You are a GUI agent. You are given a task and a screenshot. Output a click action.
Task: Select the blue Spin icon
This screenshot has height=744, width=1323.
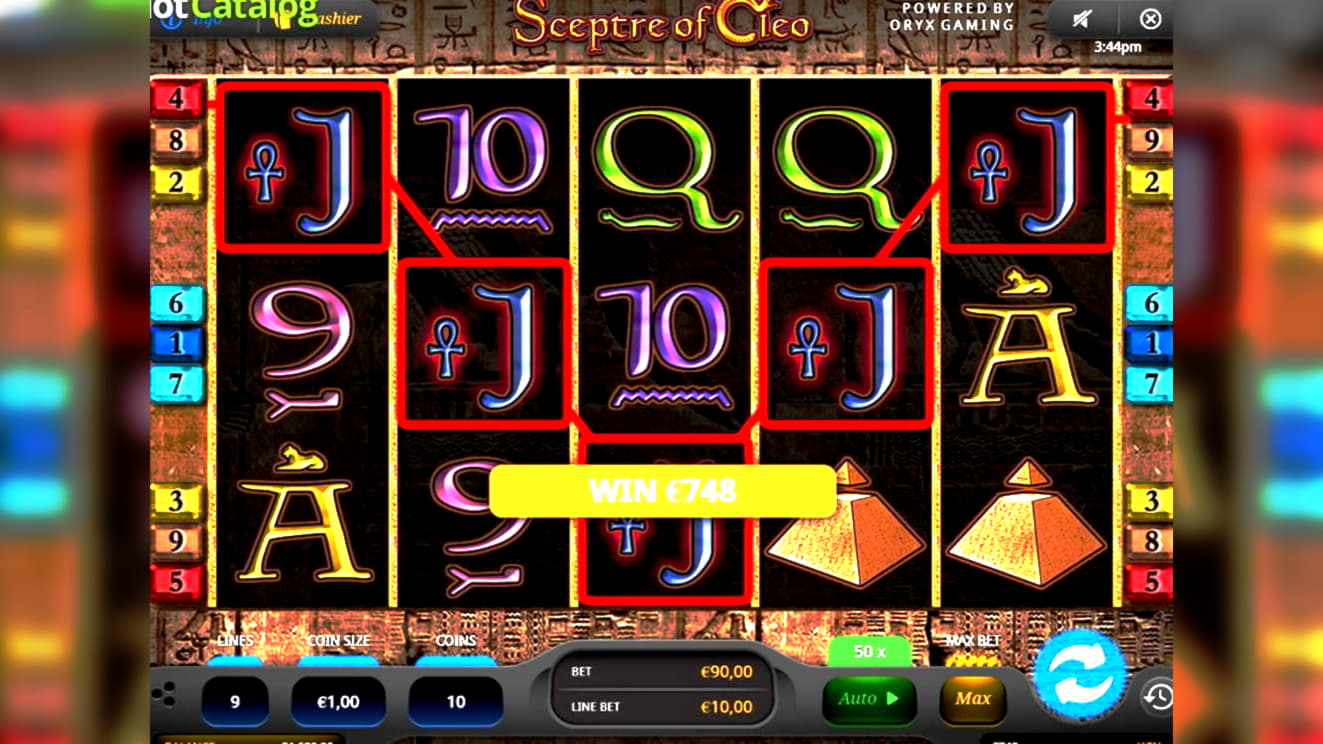[x=1083, y=675]
